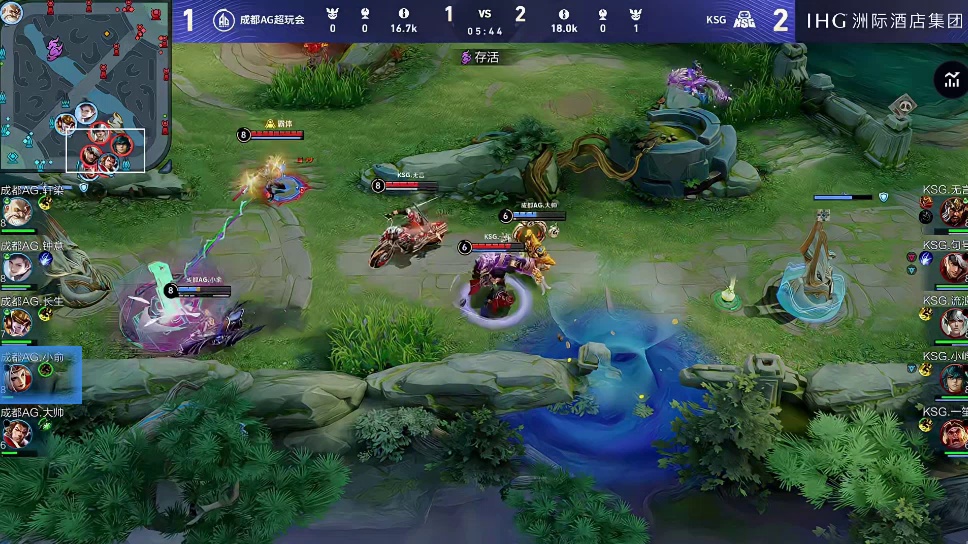
Task: Click the minimap in the corner
Action: [x=85, y=87]
